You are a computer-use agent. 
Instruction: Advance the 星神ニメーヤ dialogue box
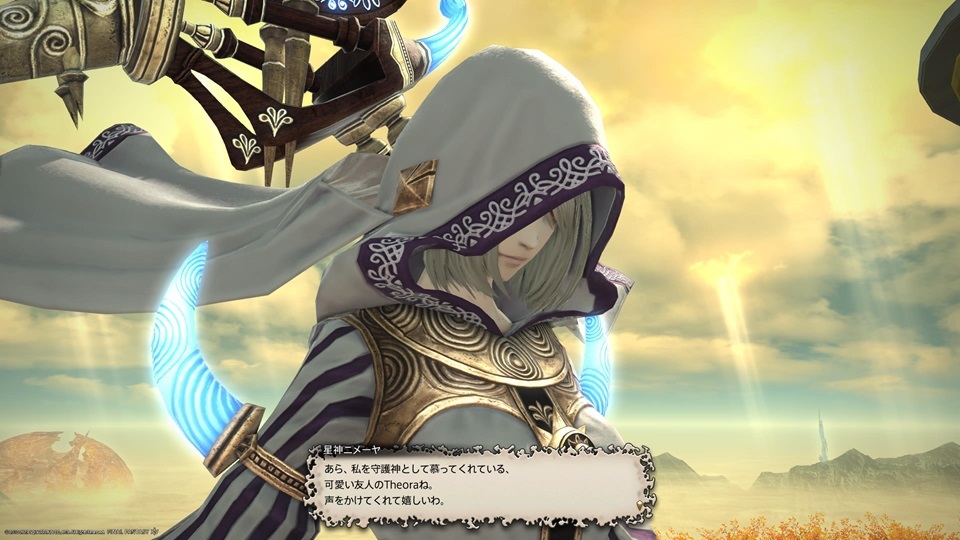pyautogui.click(x=480, y=484)
